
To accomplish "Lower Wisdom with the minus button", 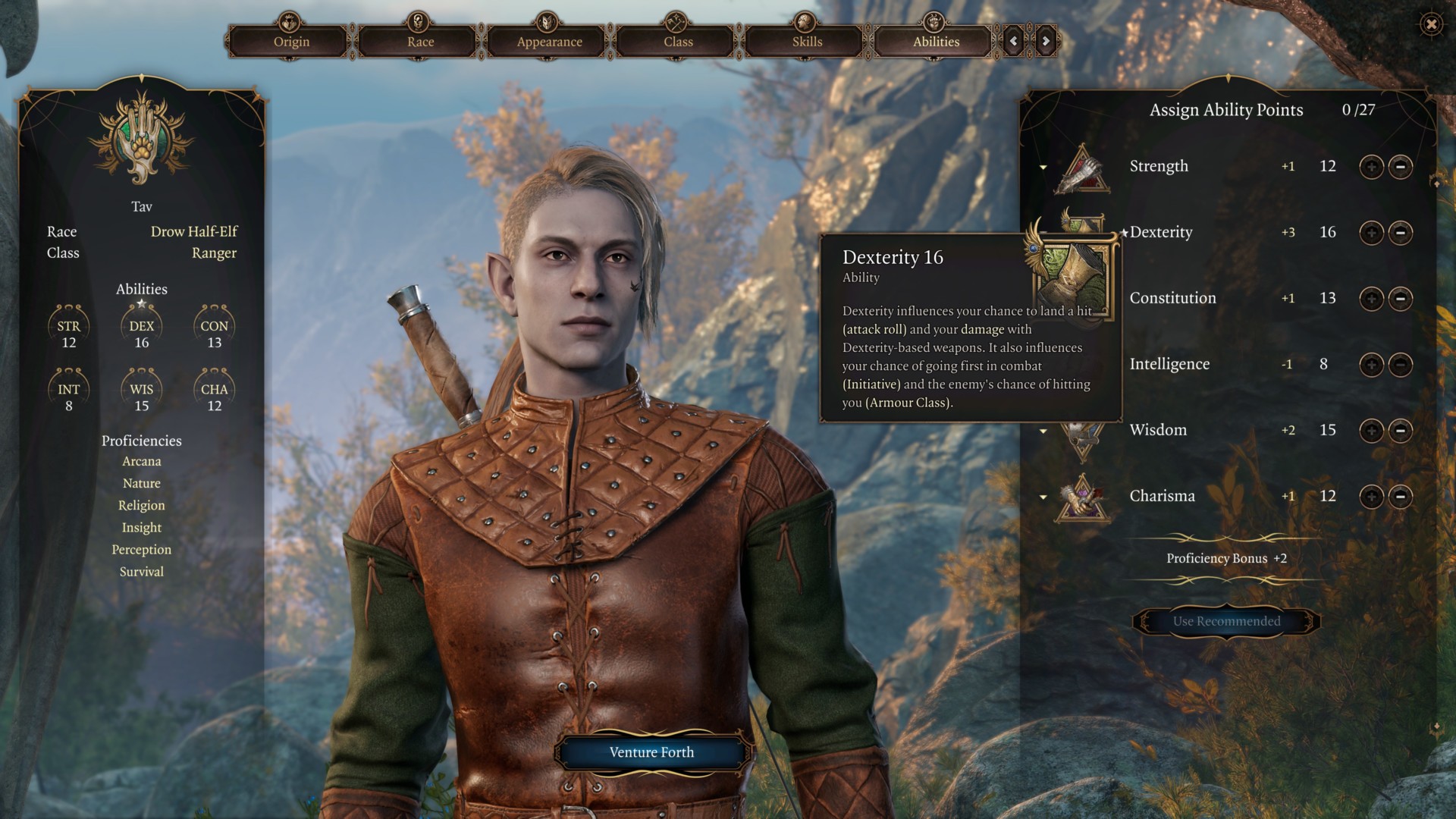I will coord(1401,431).
